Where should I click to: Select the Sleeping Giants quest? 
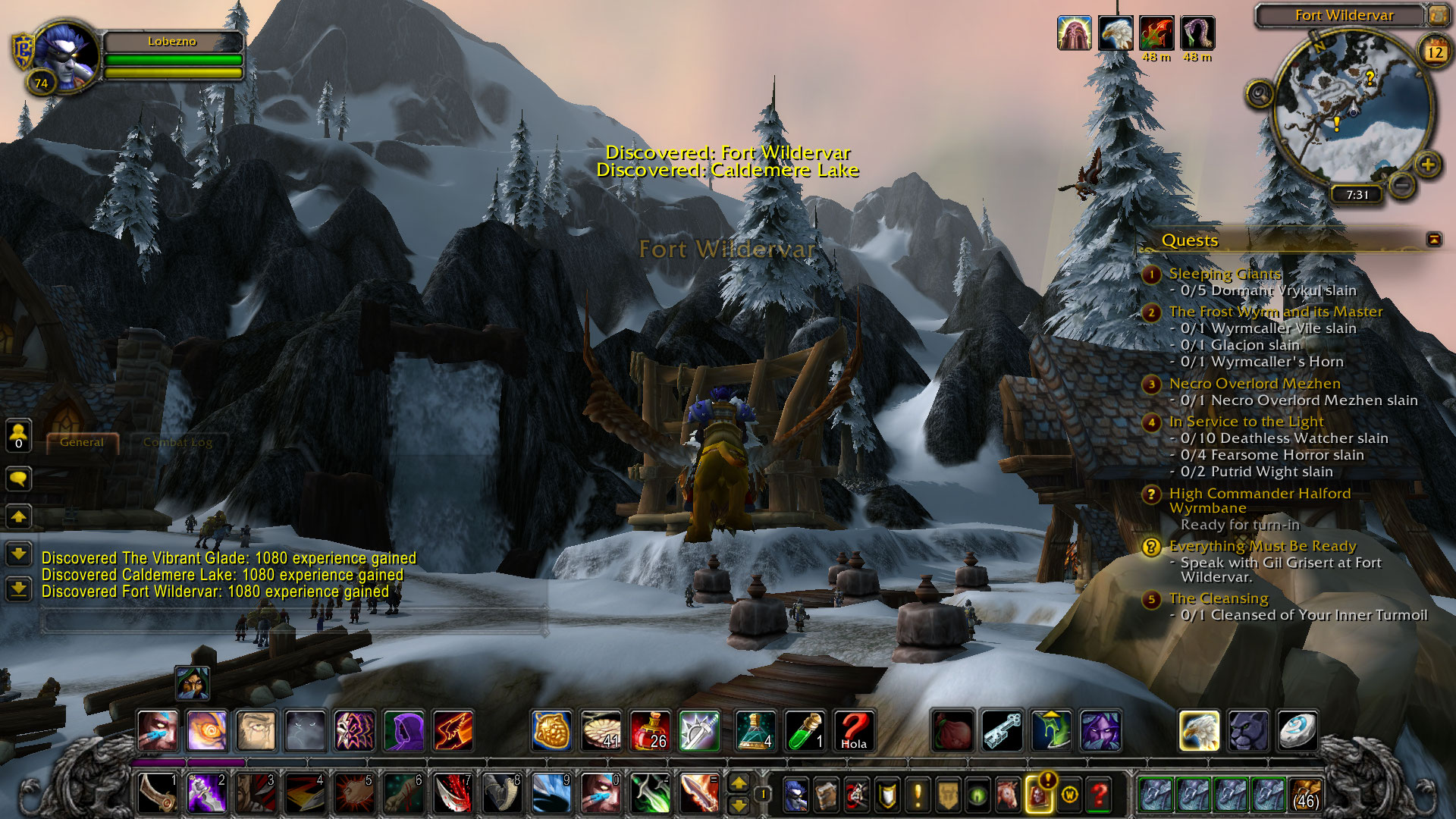coord(1225,274)
